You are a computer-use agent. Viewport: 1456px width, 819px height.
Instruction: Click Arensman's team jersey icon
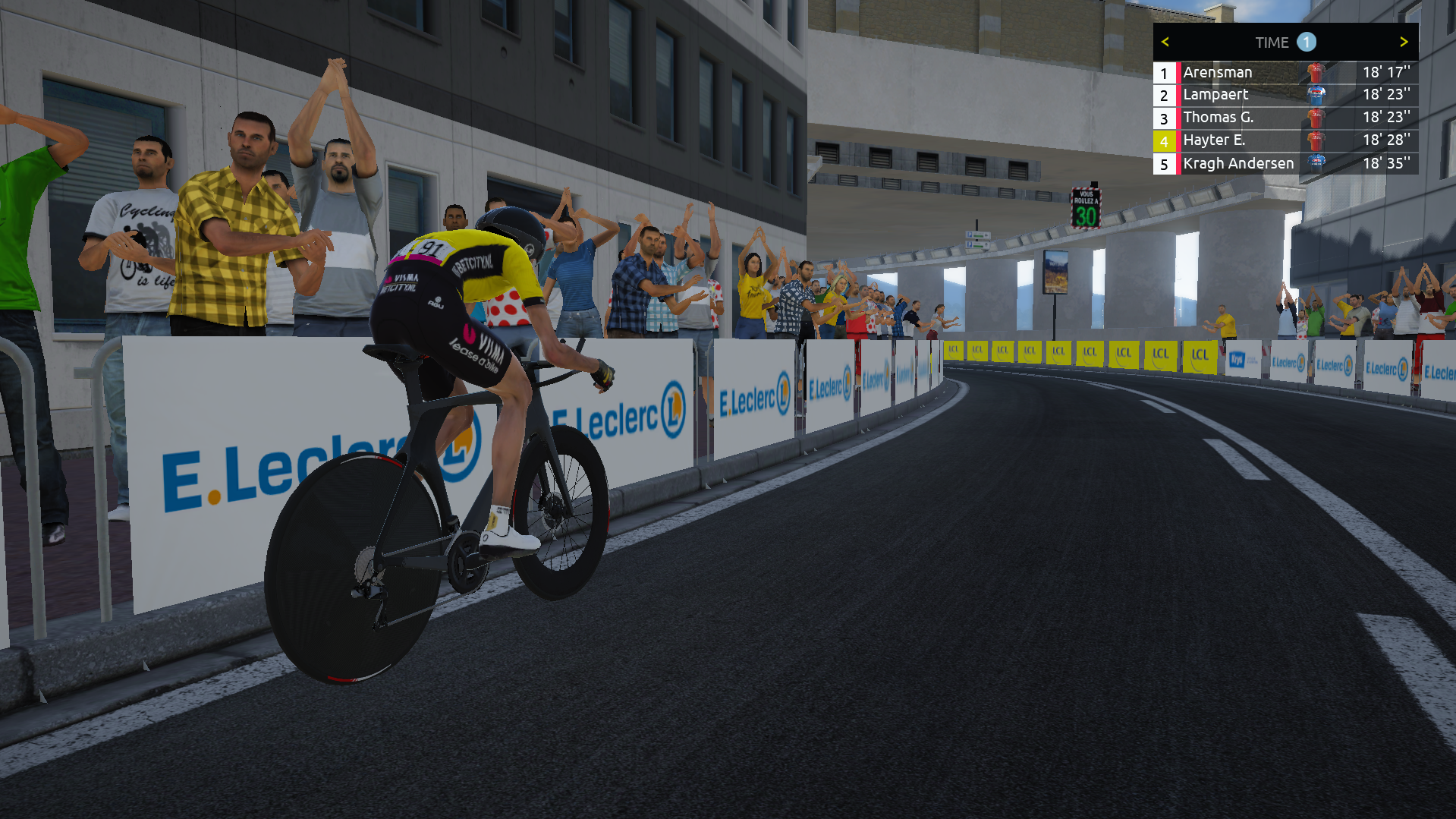1315,72
